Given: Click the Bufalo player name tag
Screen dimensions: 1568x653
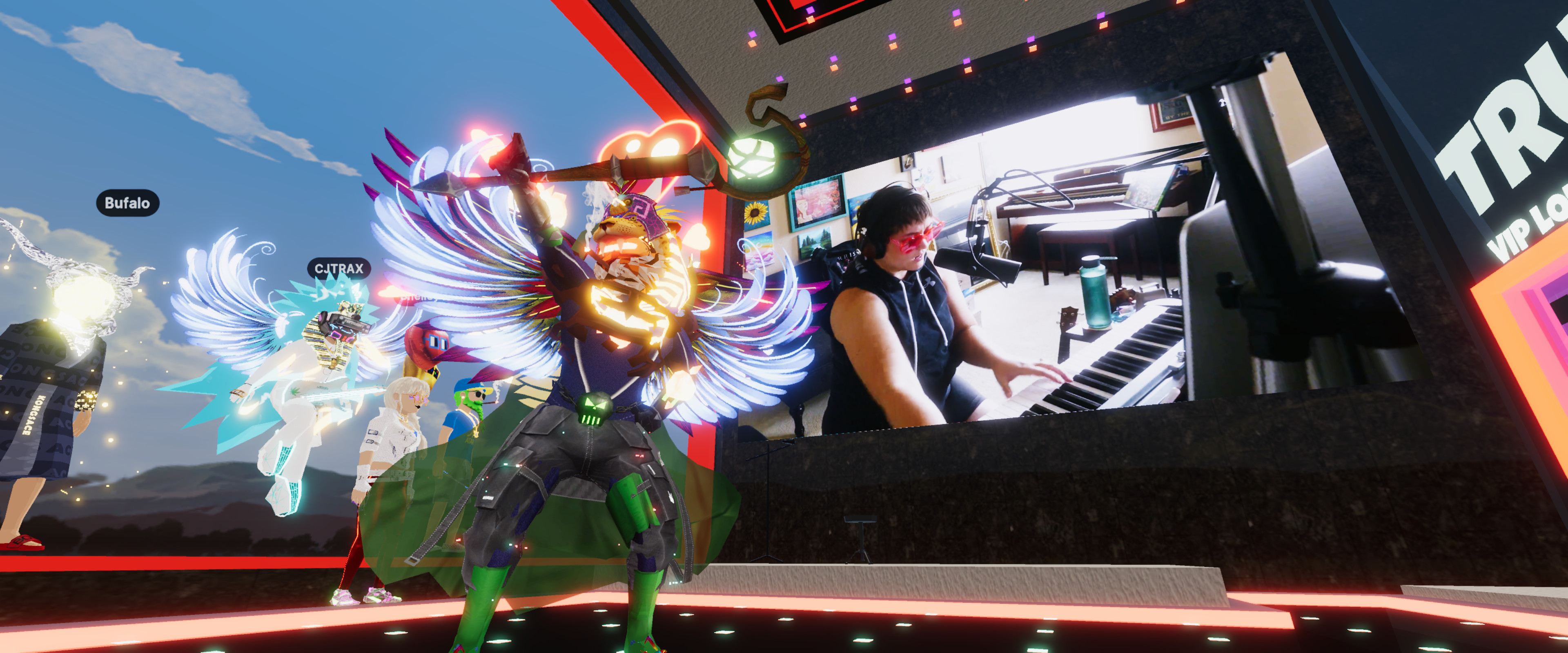Looking at the screenshot, I should (127, 203).
